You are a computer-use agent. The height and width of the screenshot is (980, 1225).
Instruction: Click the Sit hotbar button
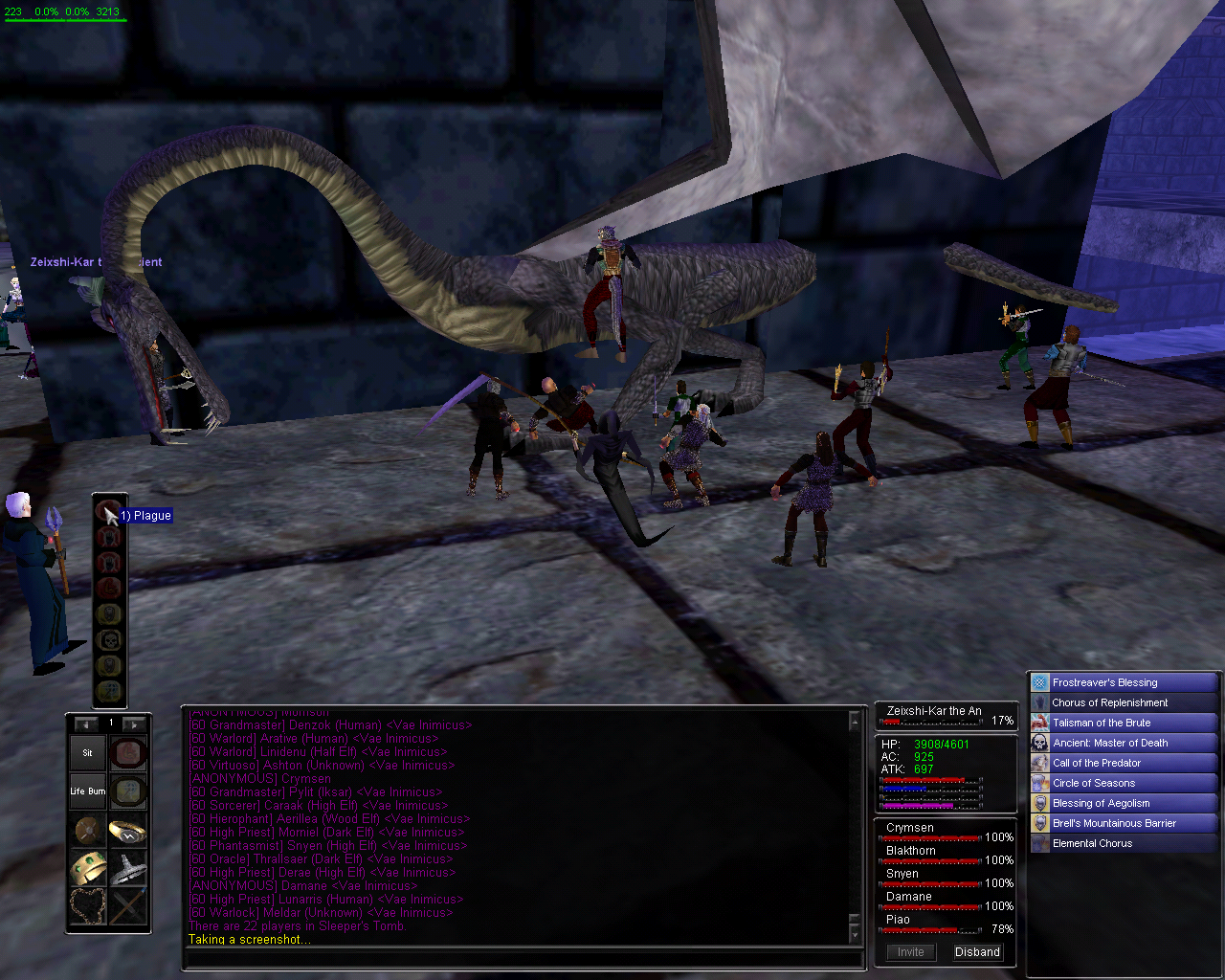(x=87, y=753)
